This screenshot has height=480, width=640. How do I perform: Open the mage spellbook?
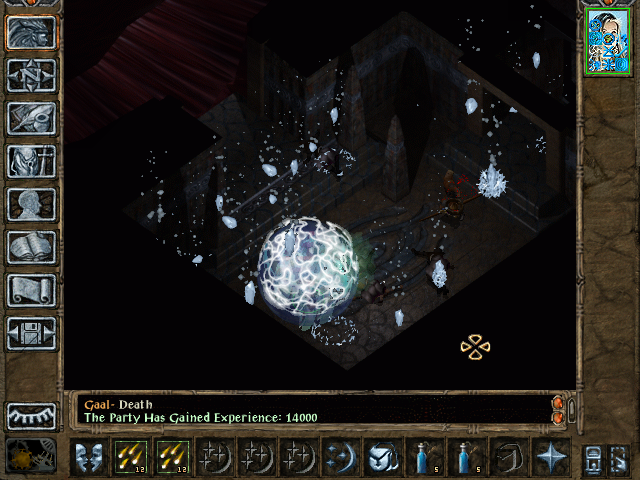click(32, 247)
